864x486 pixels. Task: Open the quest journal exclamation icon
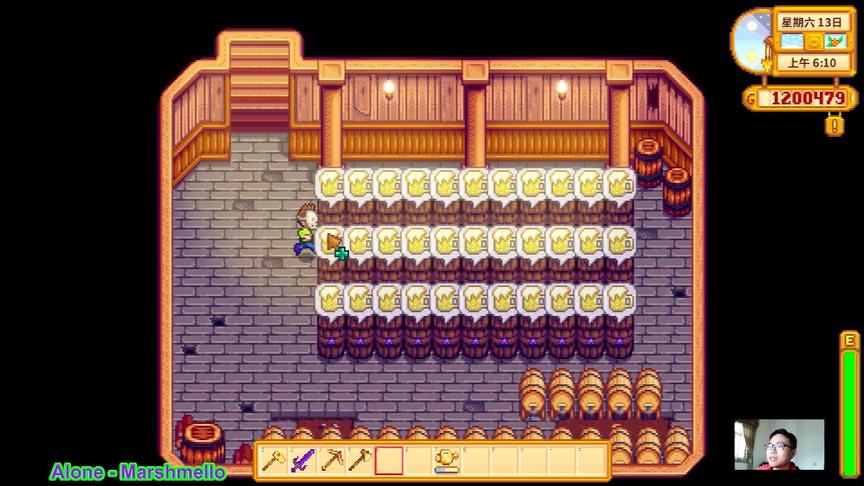pos(833,126)
